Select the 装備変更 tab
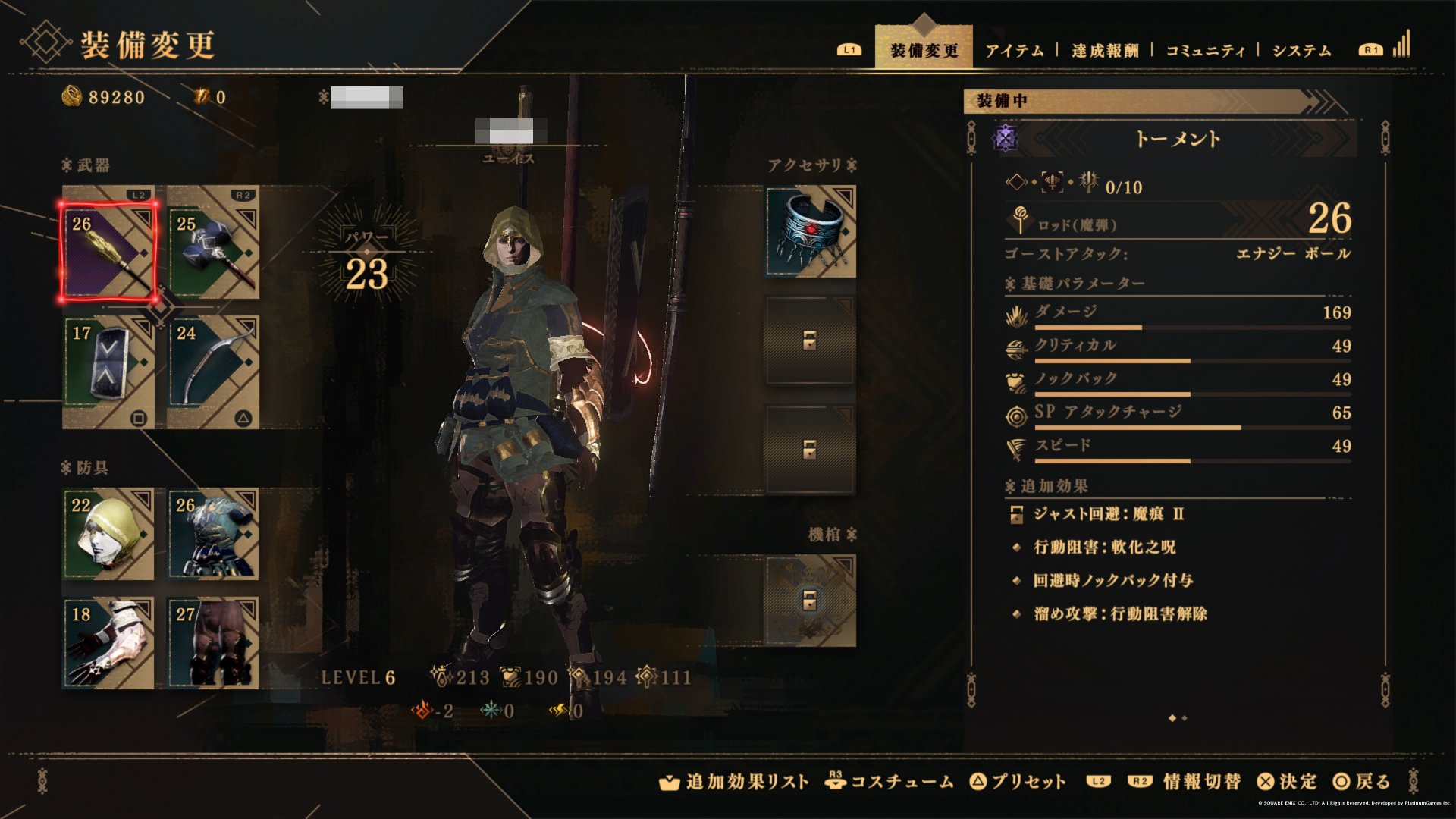The image size is (1456, 819). [924, 51]
